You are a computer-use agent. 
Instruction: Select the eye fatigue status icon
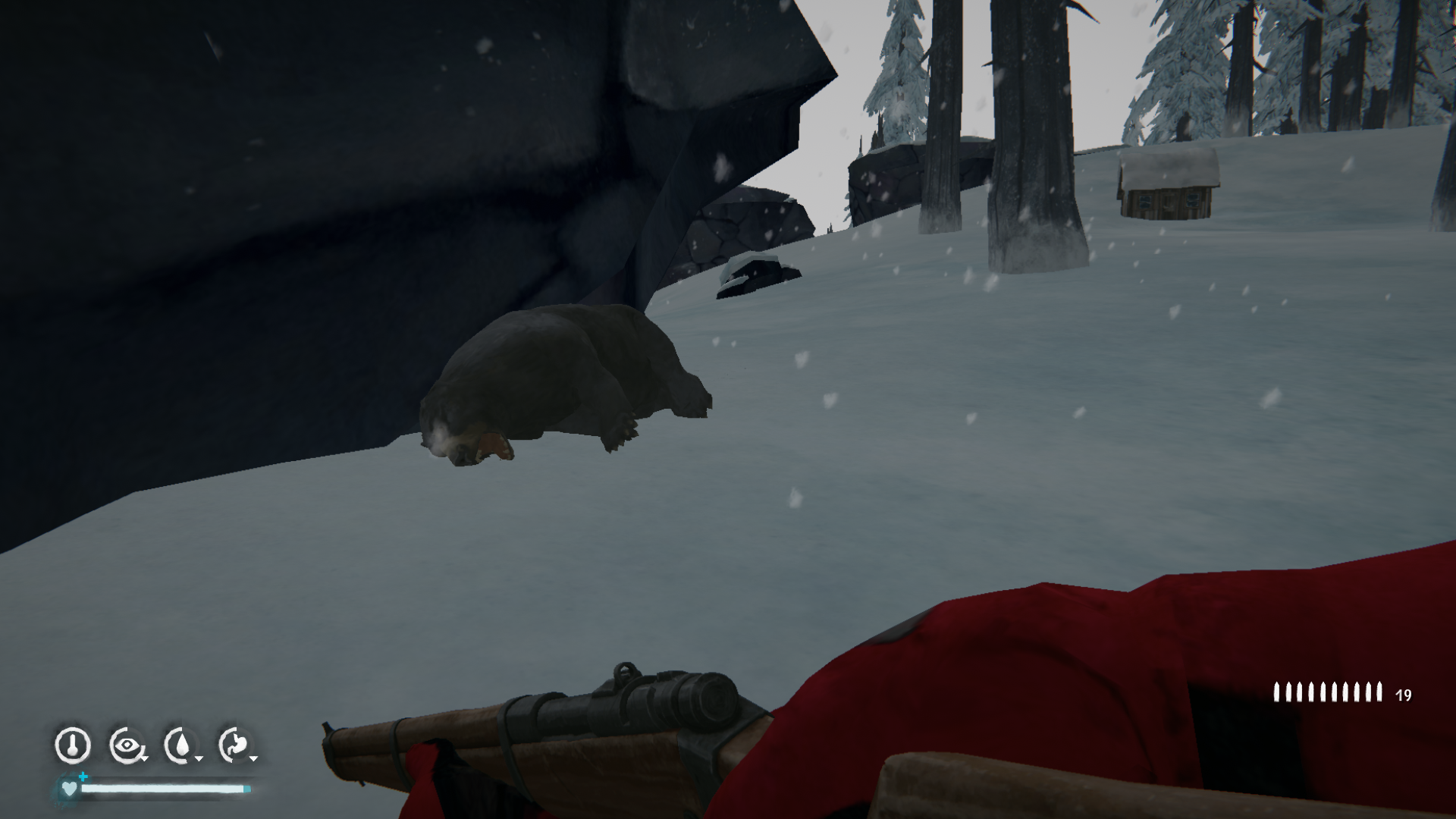pyautogui.click(x=126, y=745)
